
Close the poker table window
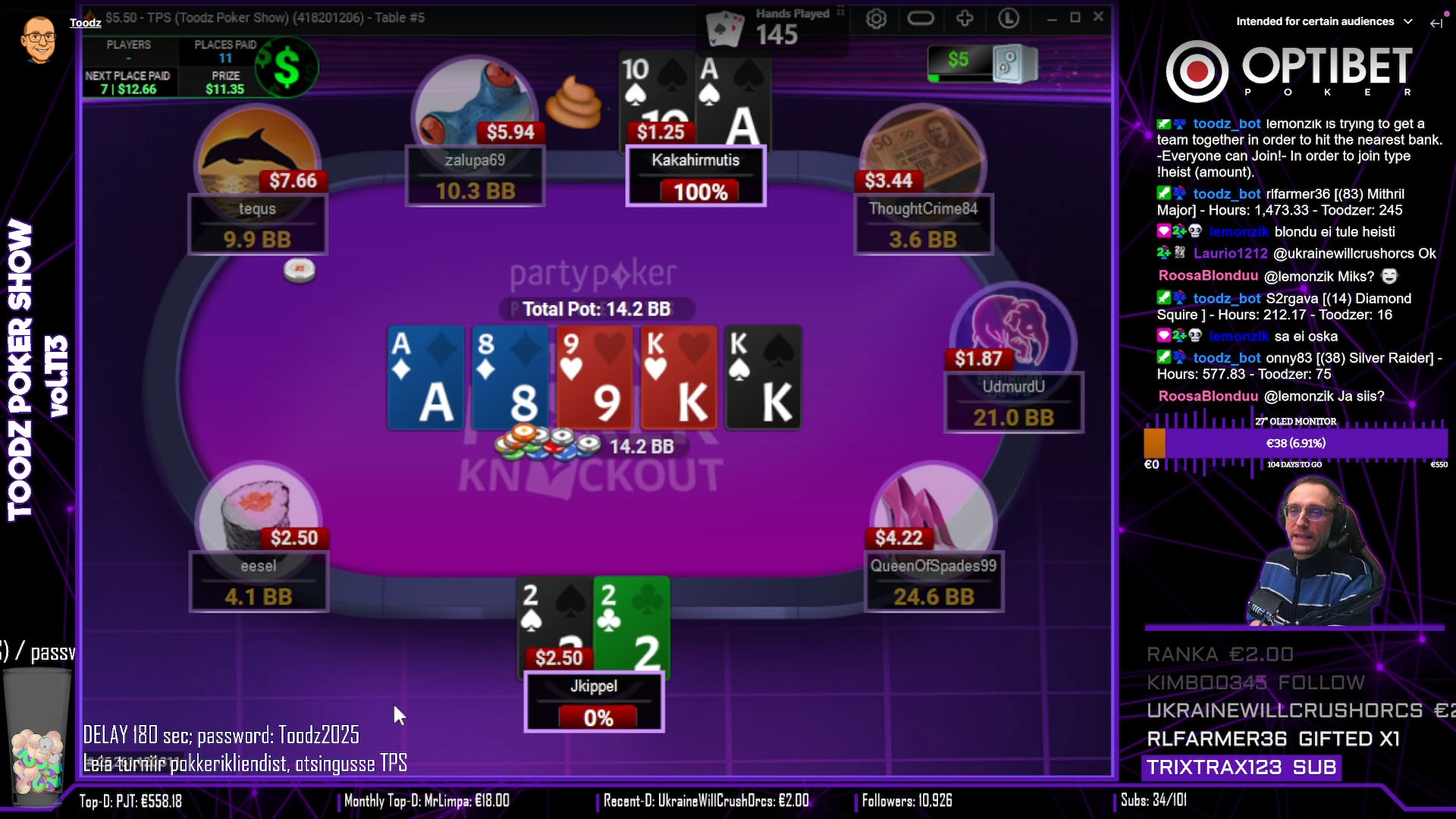tap(1098, 17)
